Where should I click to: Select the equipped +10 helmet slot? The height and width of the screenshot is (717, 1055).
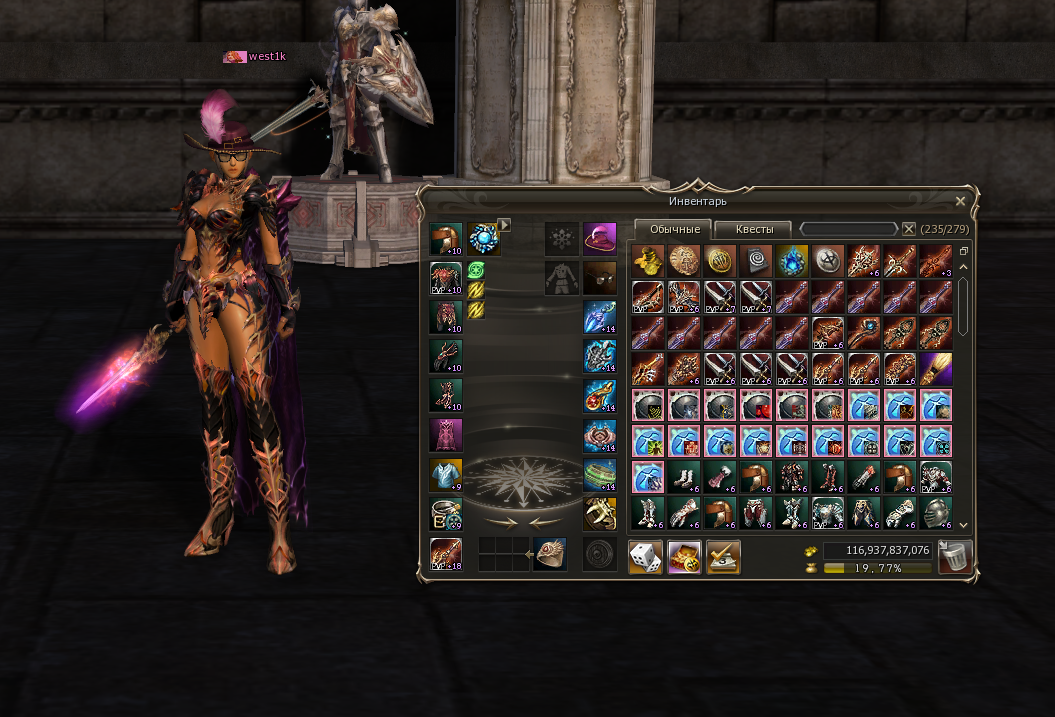click(446, 240)
